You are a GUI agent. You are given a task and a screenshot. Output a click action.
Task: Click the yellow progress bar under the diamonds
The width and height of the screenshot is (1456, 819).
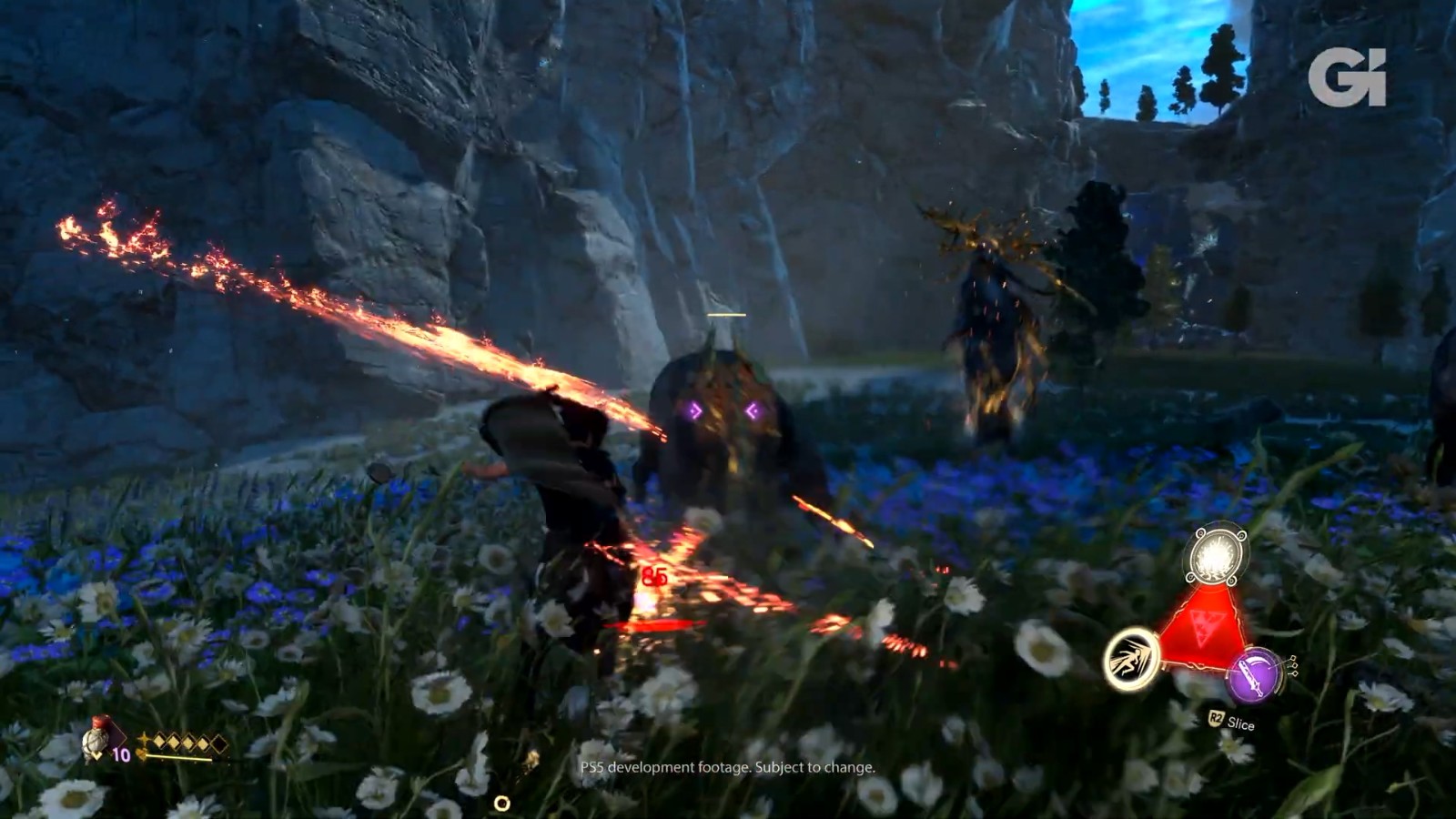pyautogui.click(x=178, y=756)
